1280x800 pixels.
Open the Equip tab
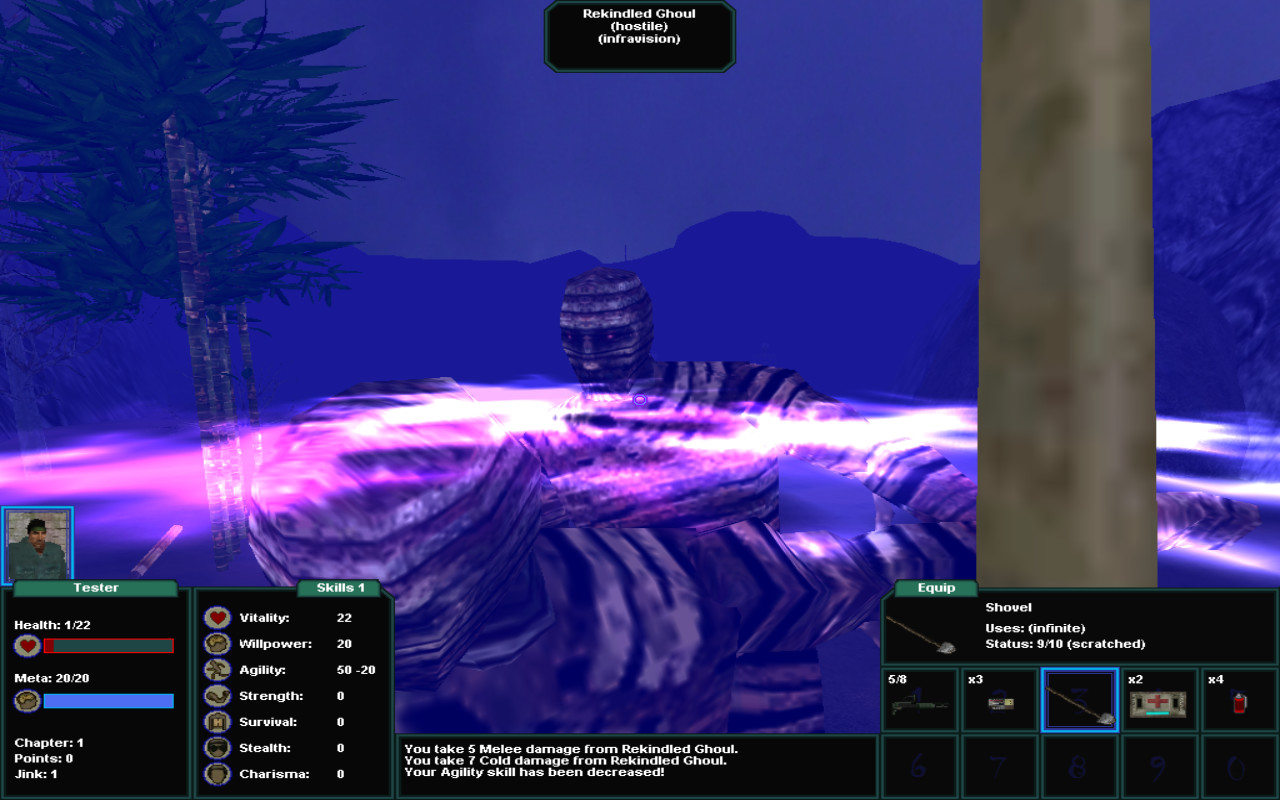934,588
